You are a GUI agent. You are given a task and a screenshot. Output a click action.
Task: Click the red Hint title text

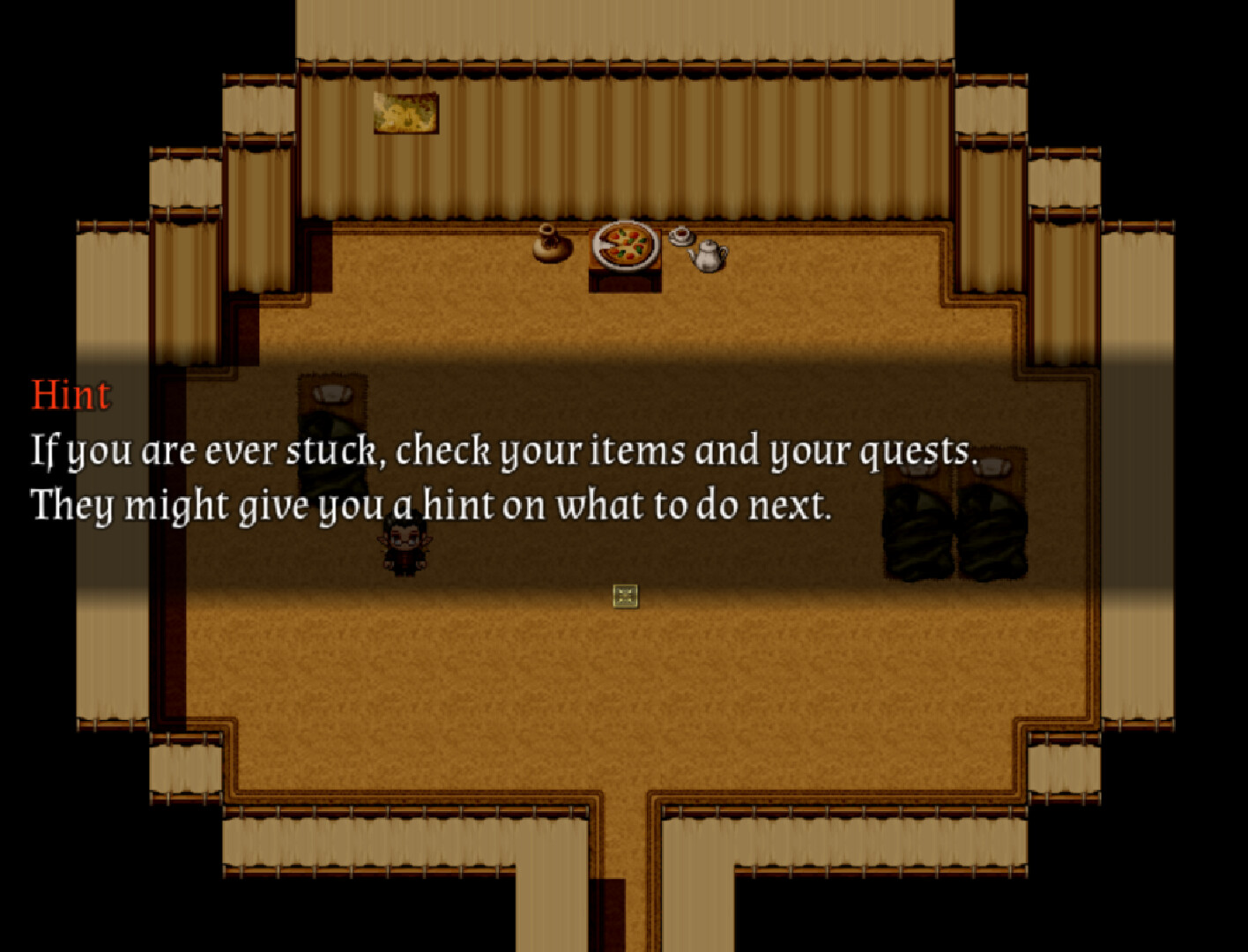click(x=71, y=395)
